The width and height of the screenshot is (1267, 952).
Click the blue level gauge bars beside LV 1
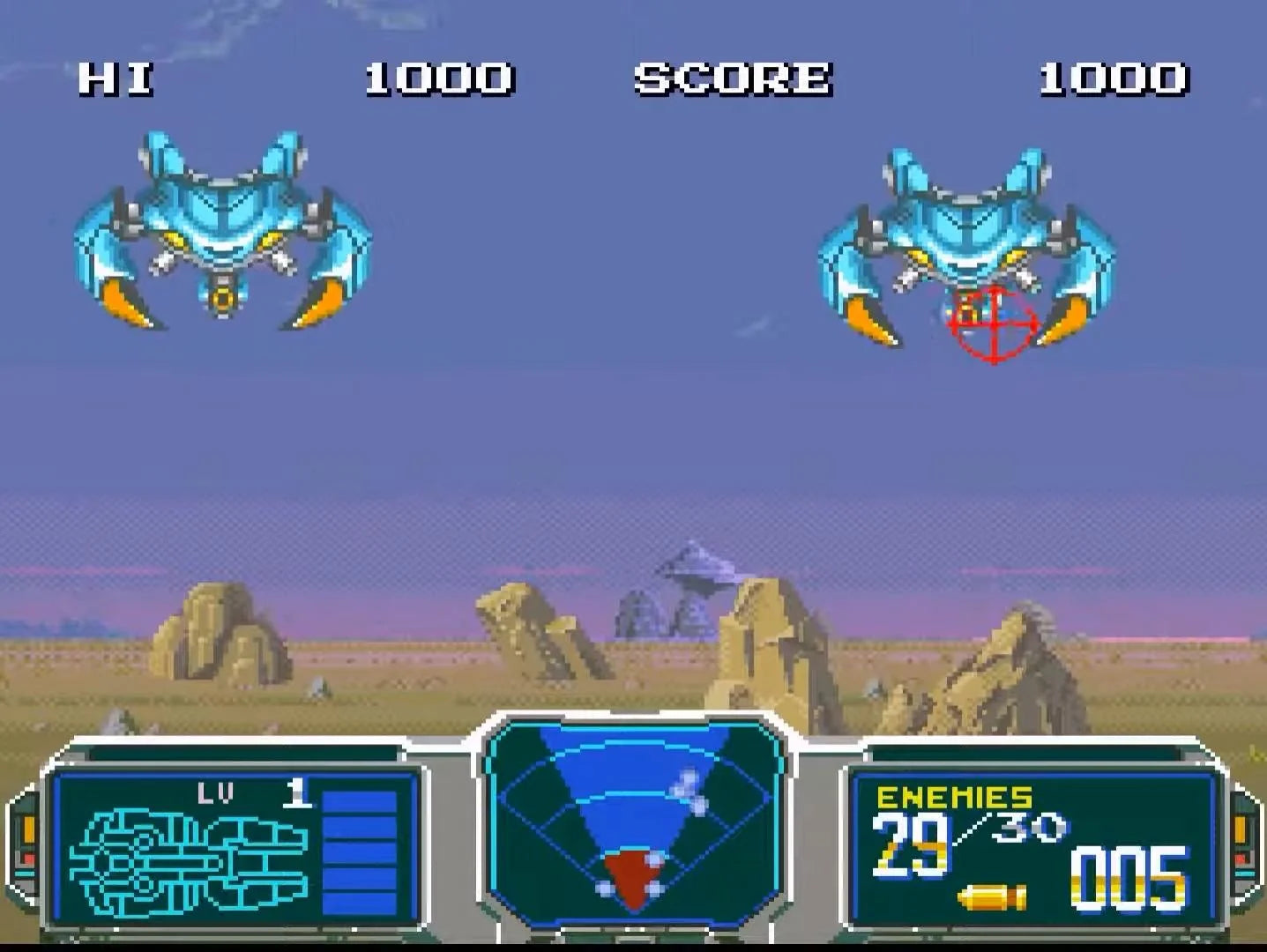pos(361,851)
